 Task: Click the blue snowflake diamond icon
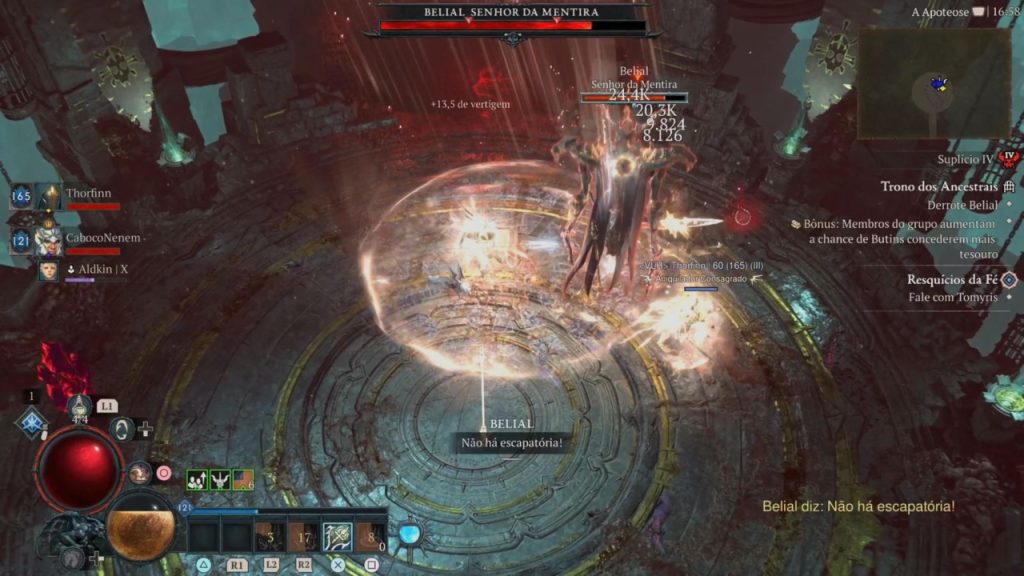click(33, 423)
